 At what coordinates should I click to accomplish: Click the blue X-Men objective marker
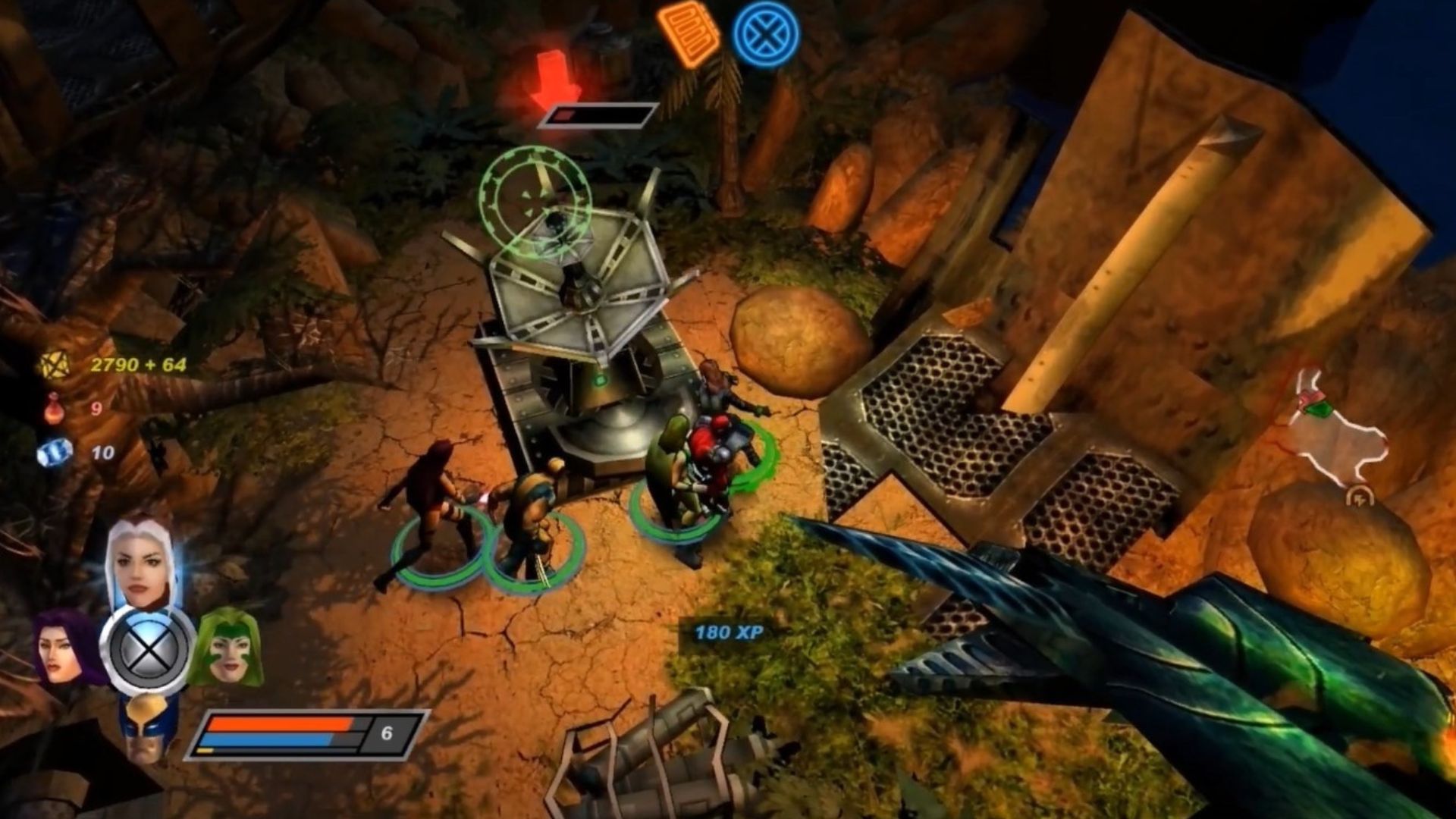[766, 34]
